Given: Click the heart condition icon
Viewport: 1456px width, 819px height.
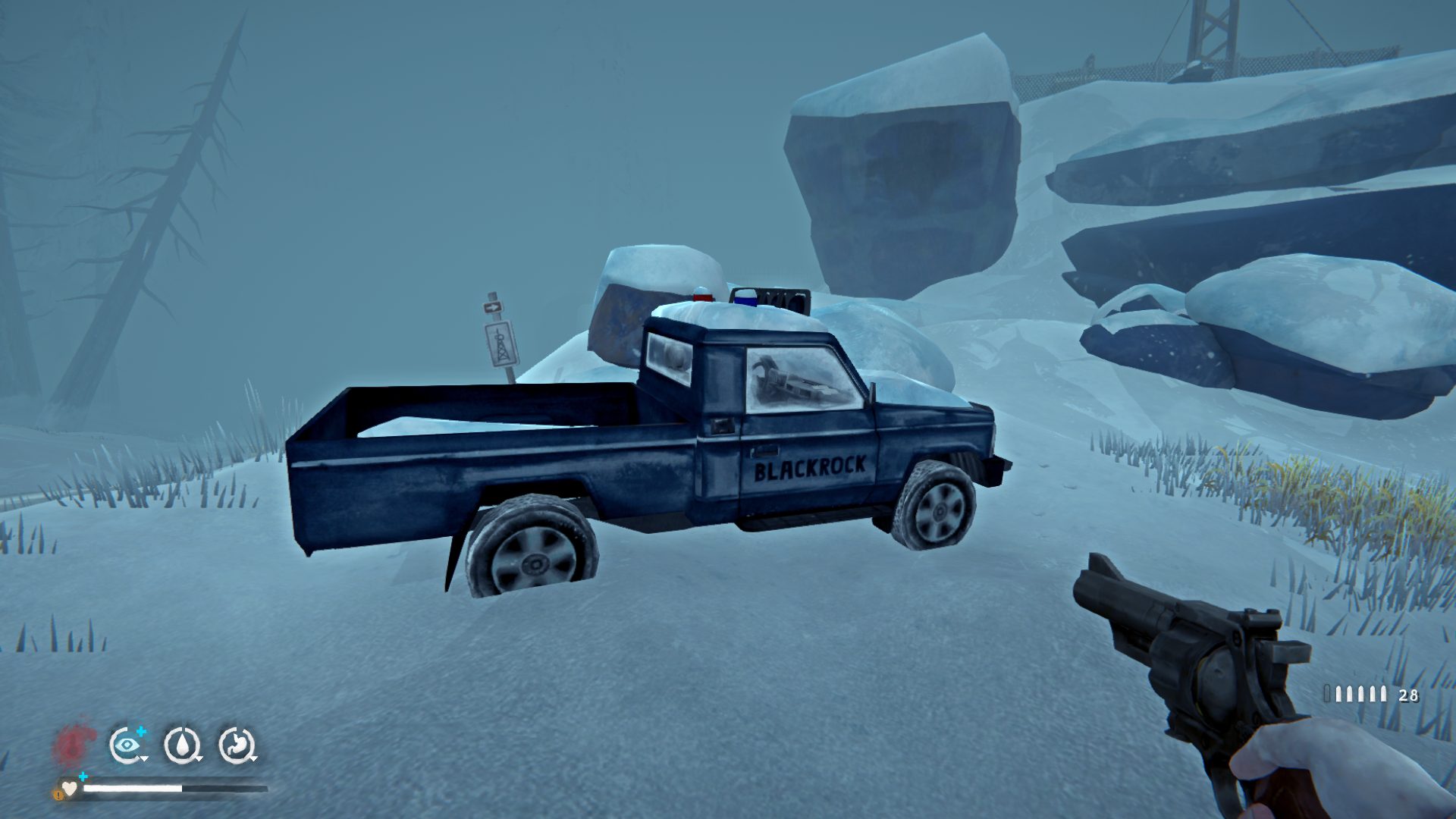Looking at the screenshot, I should 70,789.
